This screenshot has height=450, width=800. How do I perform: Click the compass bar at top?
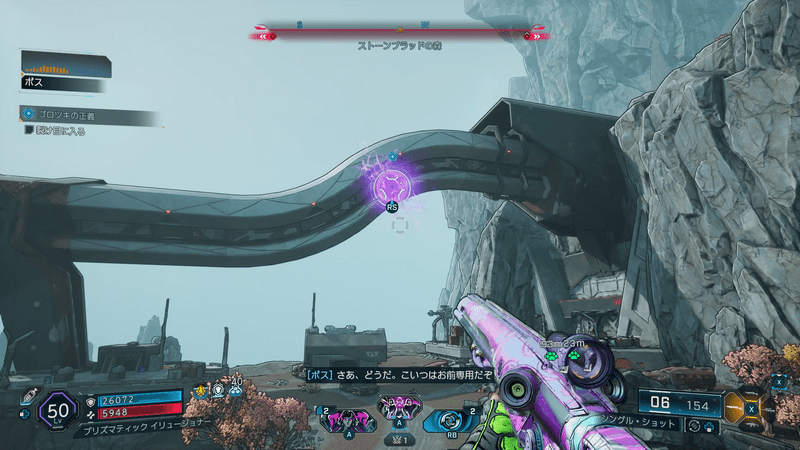399,34
